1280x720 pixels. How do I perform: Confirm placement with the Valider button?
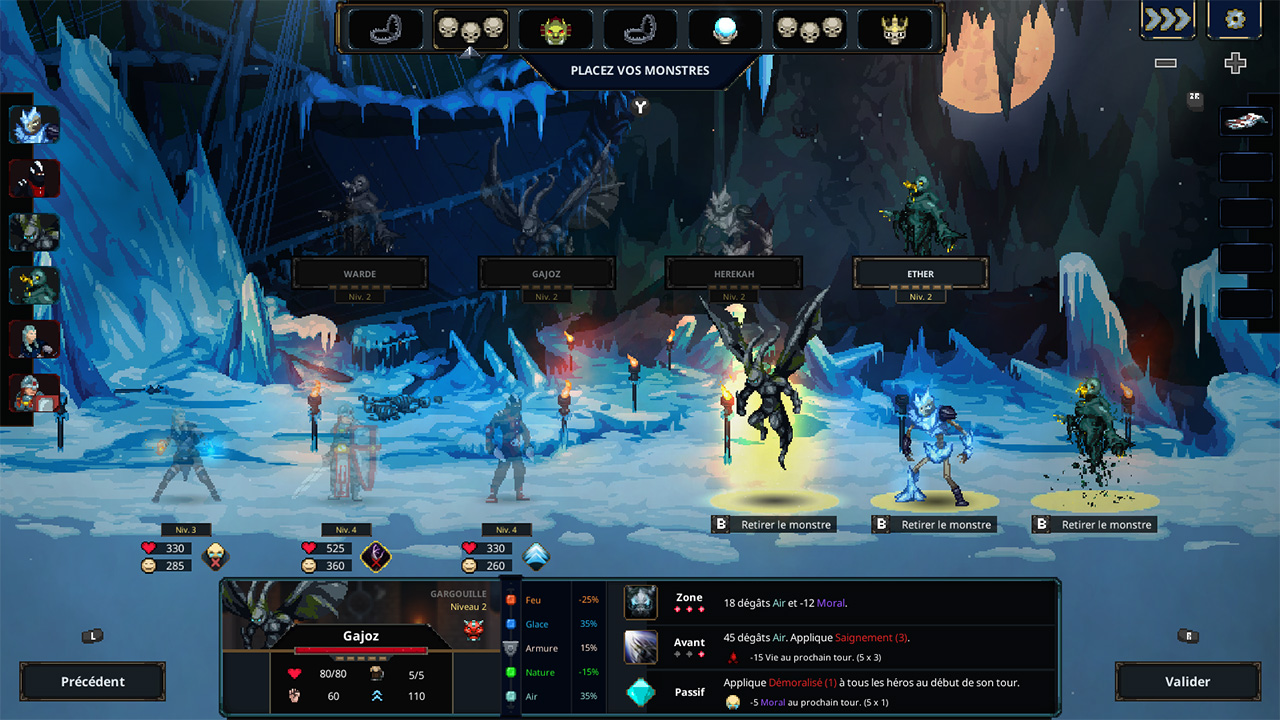point(1187,681)
